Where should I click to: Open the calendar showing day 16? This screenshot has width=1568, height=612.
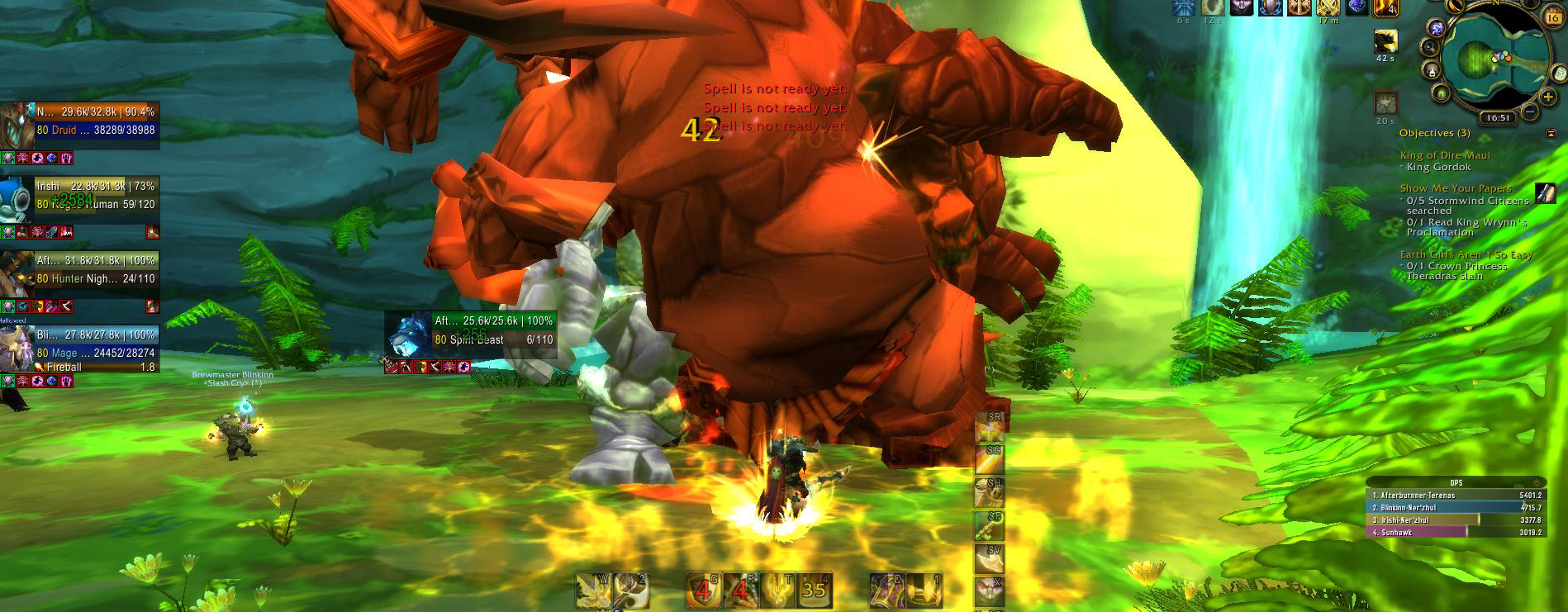[1553, 16]
